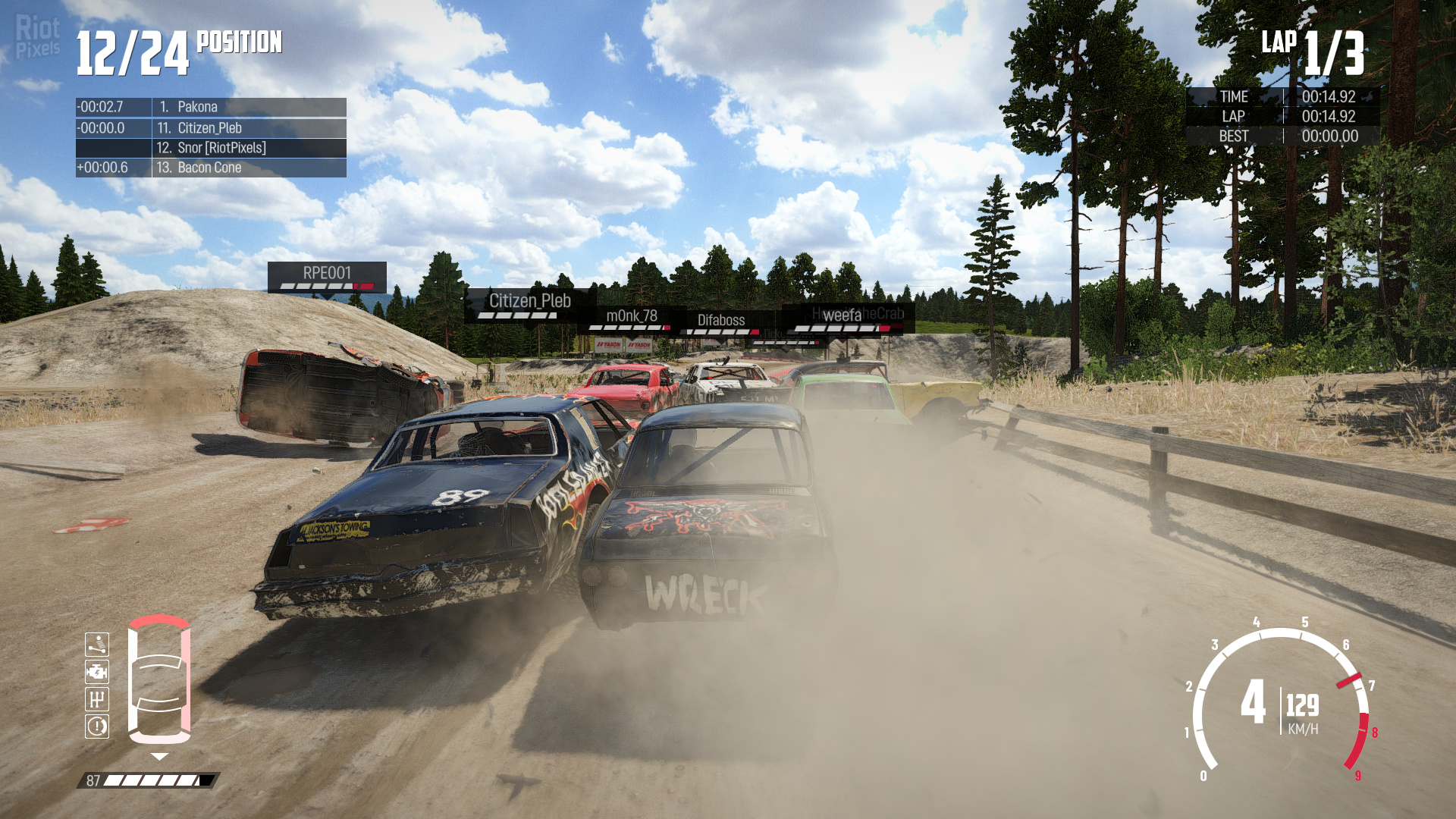Image resolution: width=1456 pixels, height=819 pixels.
Task: Click the gearbox damage icon
Action: tap(97, 699)
